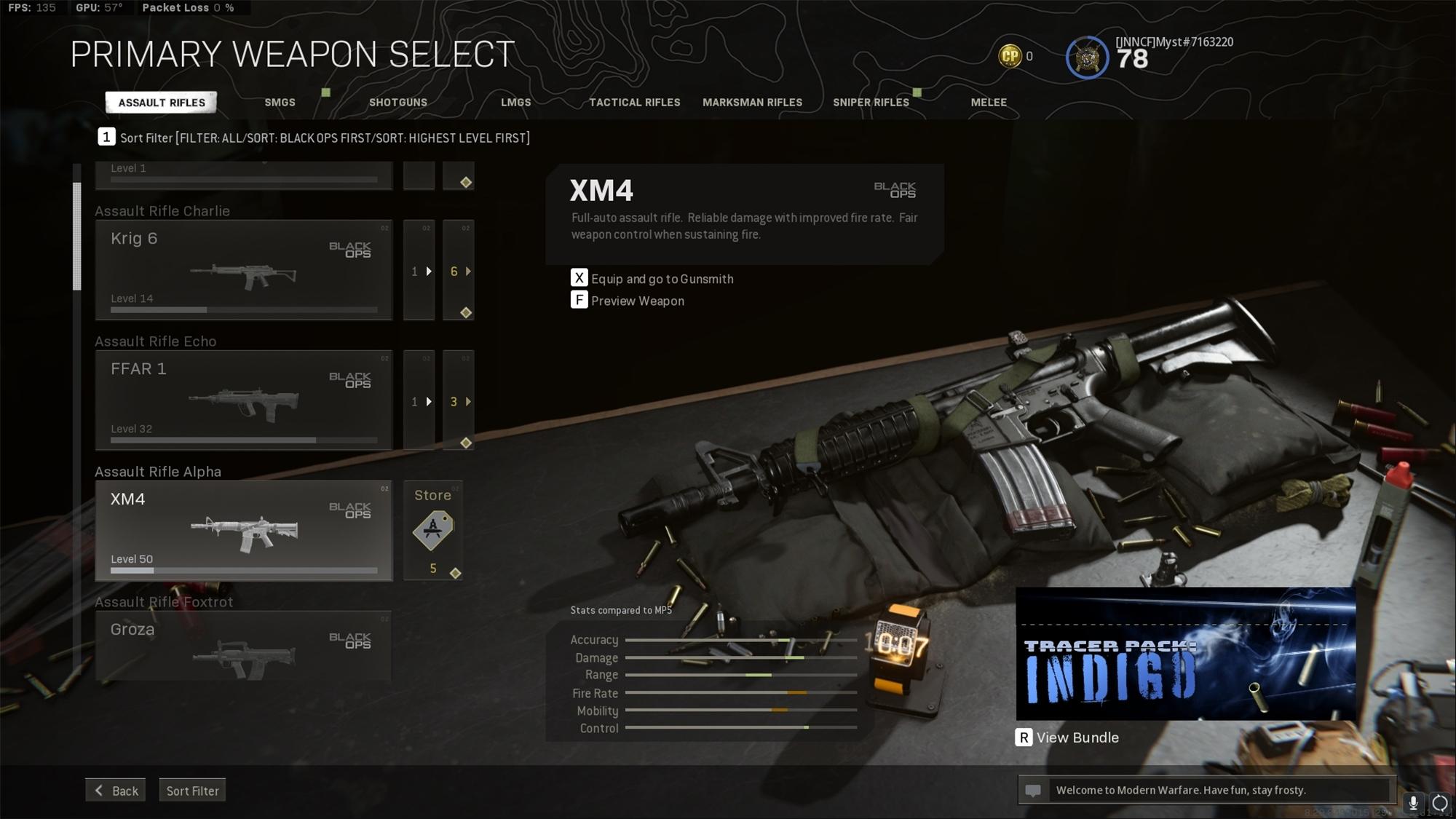
Task: Switch to the Sniper Rifles tab
Action: pos(871,103)
